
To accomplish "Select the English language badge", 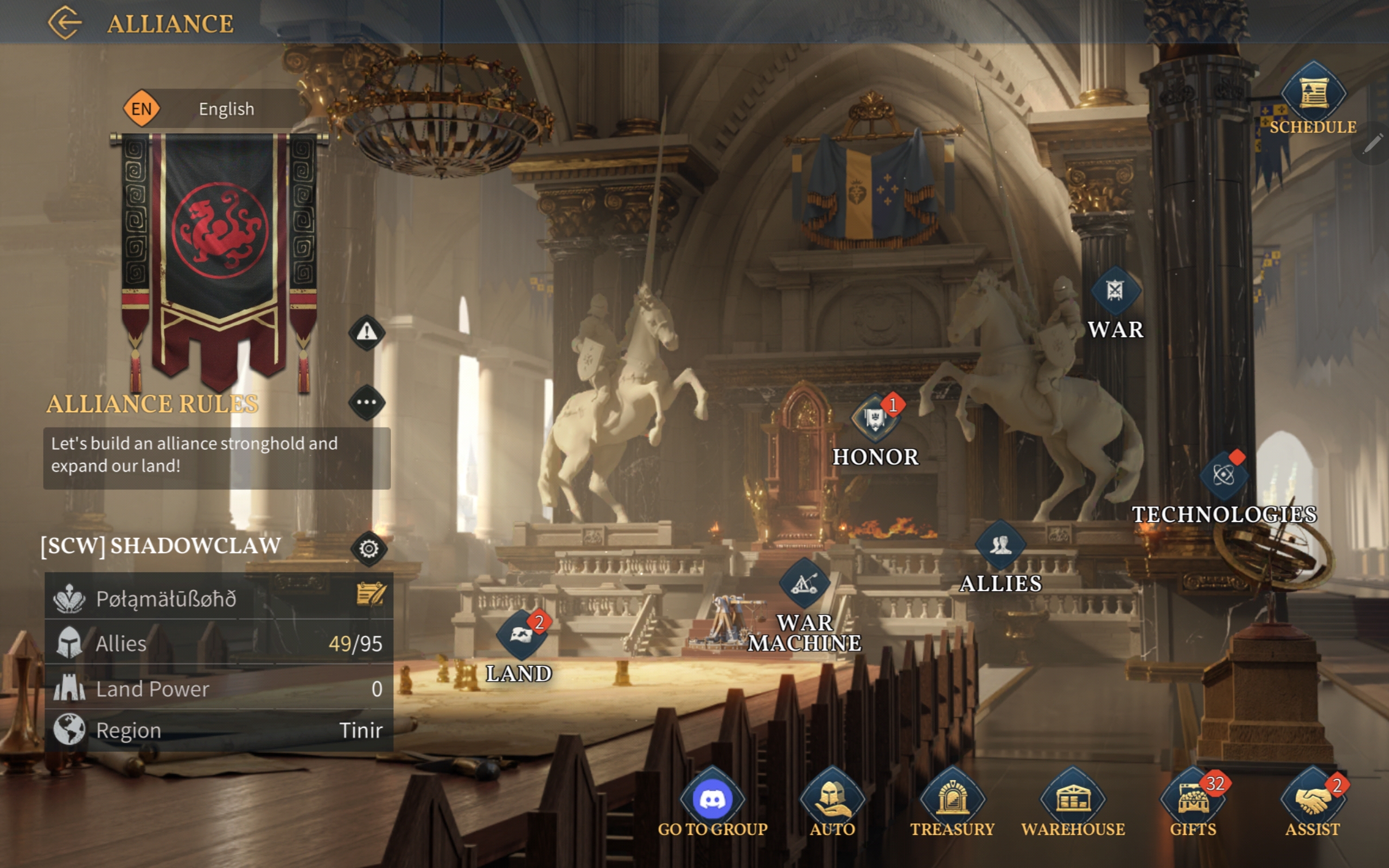I will pos(141,108).
